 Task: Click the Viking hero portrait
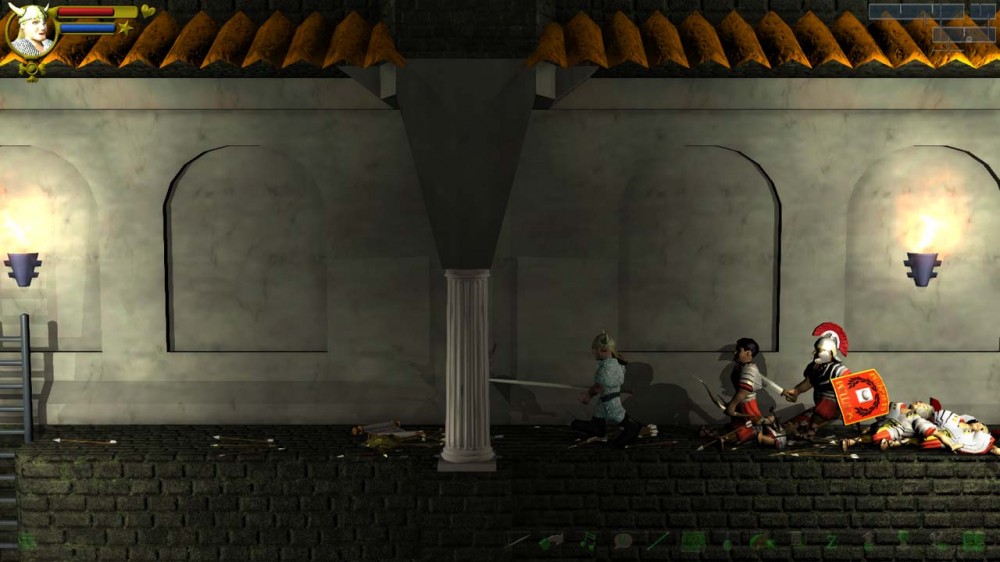[x=30, y=31]
